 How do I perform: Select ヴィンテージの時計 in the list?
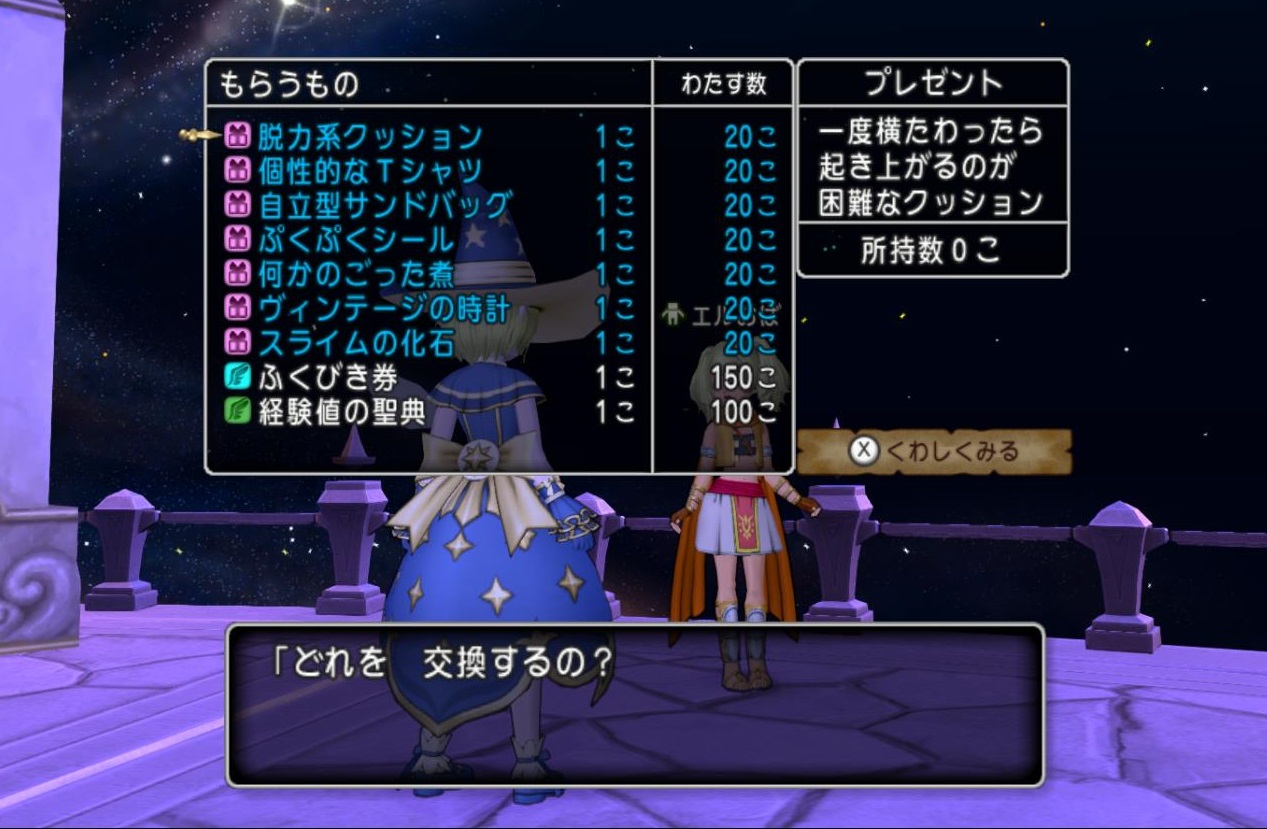pos(384,308)
